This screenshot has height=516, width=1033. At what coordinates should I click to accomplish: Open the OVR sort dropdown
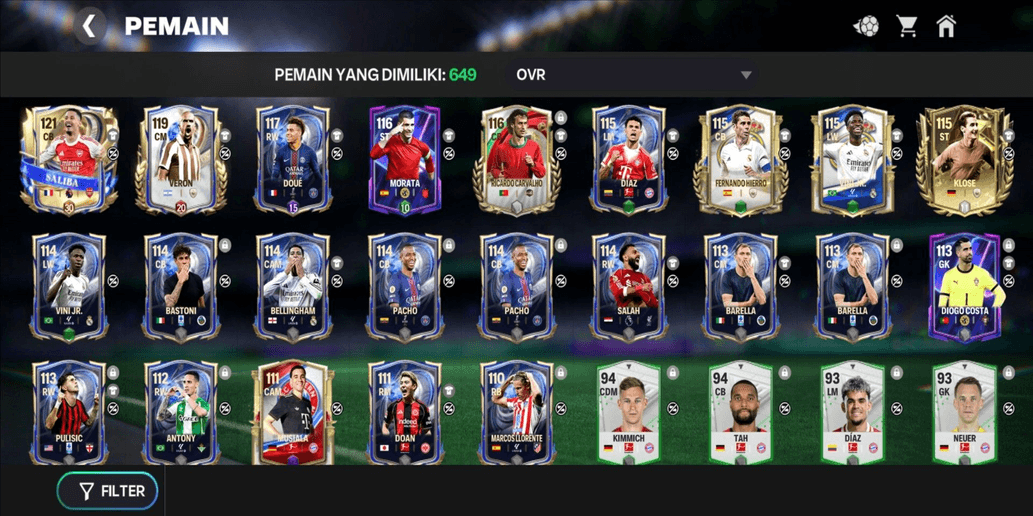(633, 75)
